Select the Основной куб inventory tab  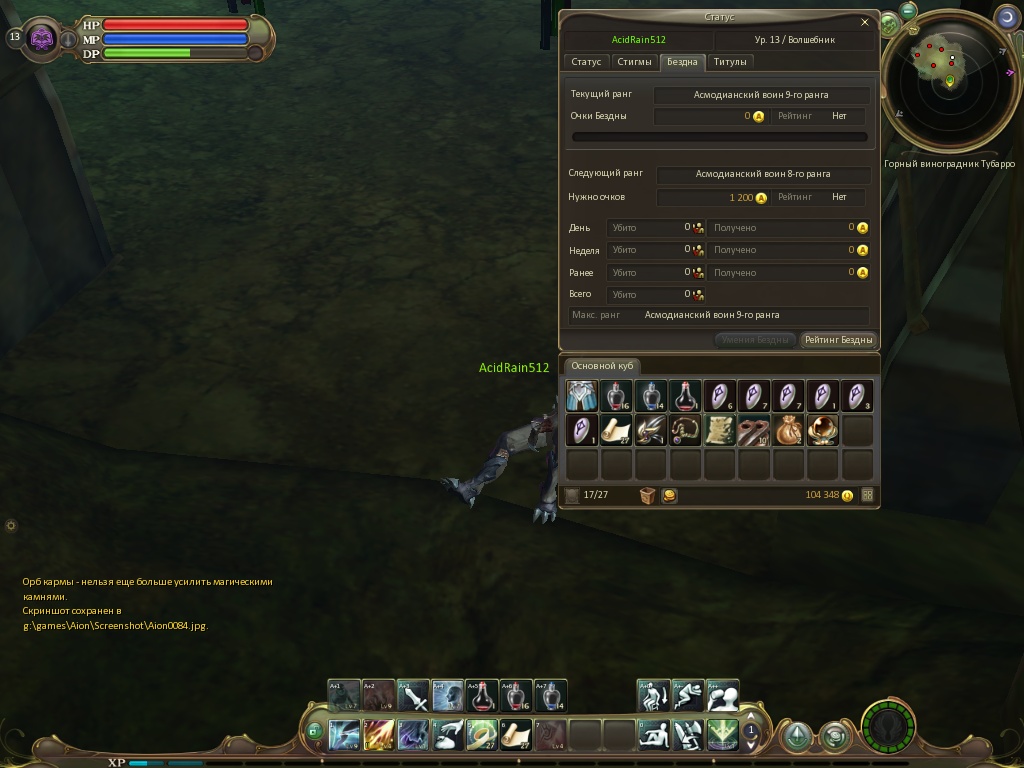coord(602,366)
